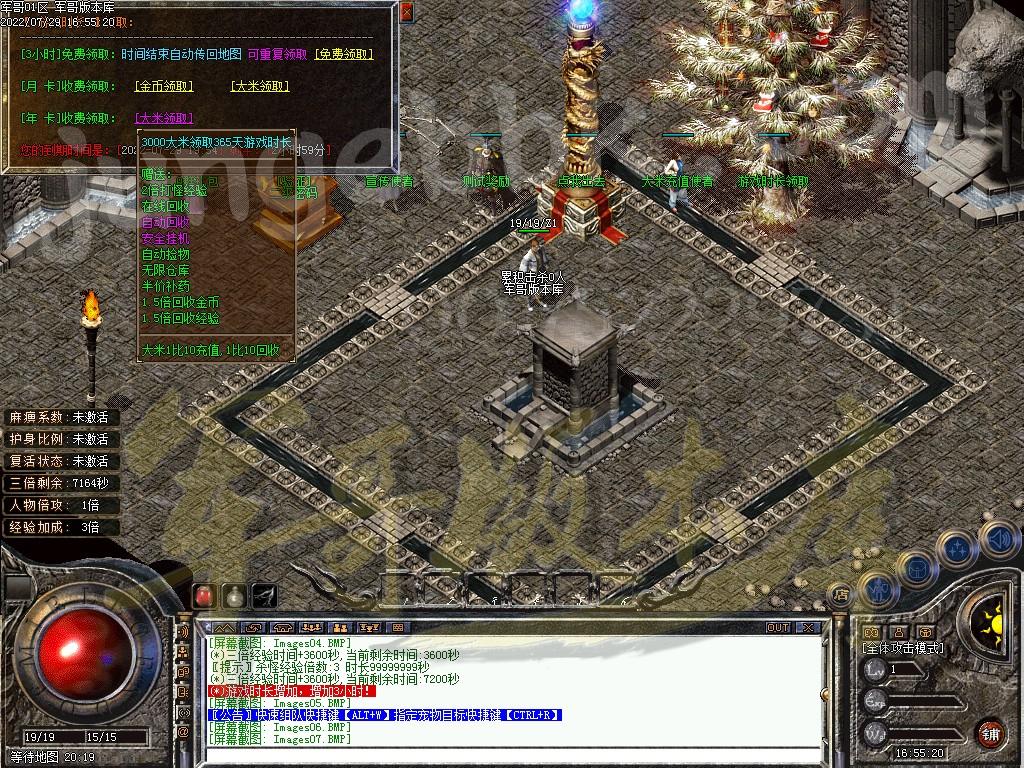
Task: Select the yearly card 大米领取 link
Action: tap(163, 118)
